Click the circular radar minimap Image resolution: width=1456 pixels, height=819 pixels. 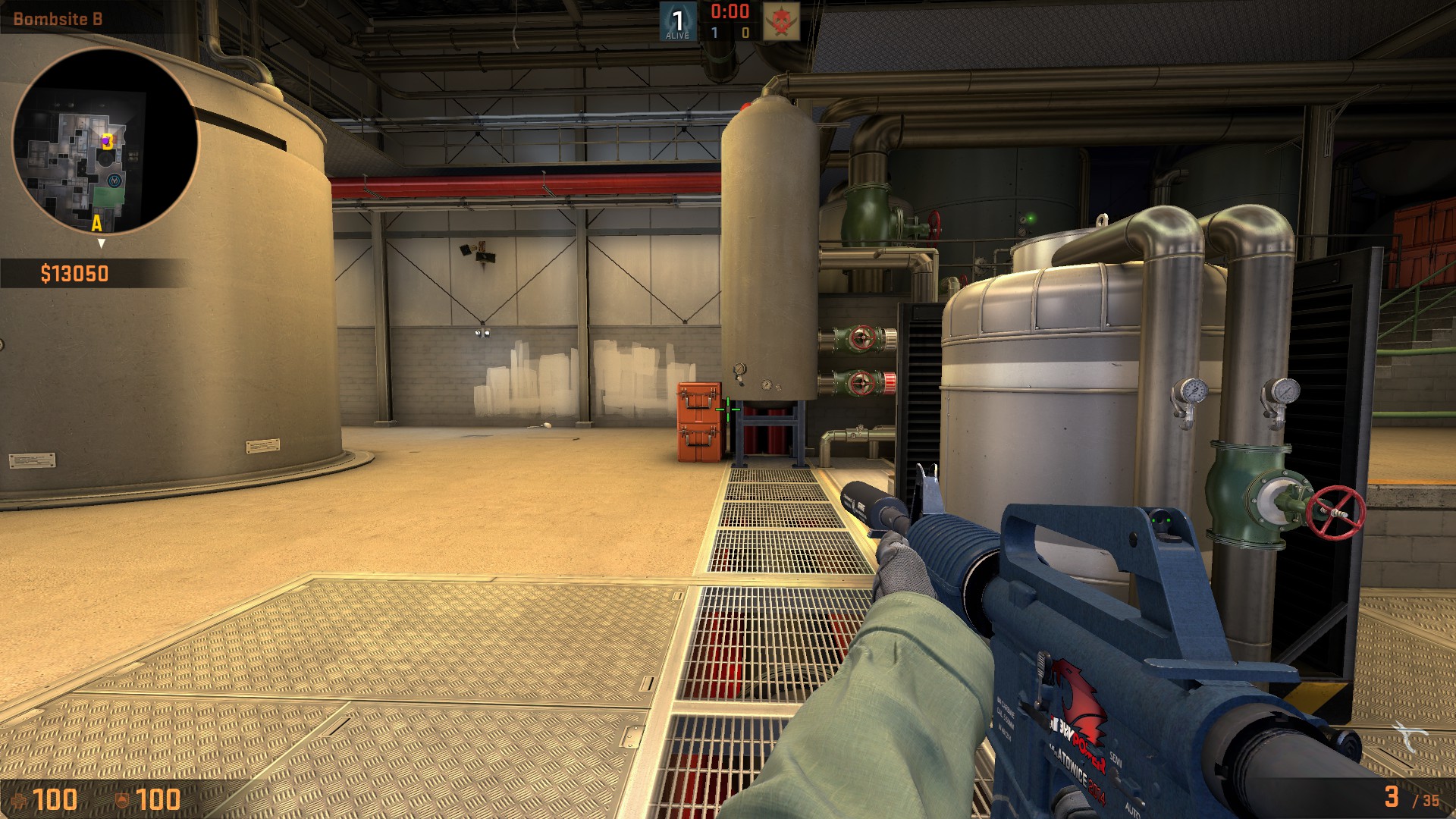(x=105, y=141)
